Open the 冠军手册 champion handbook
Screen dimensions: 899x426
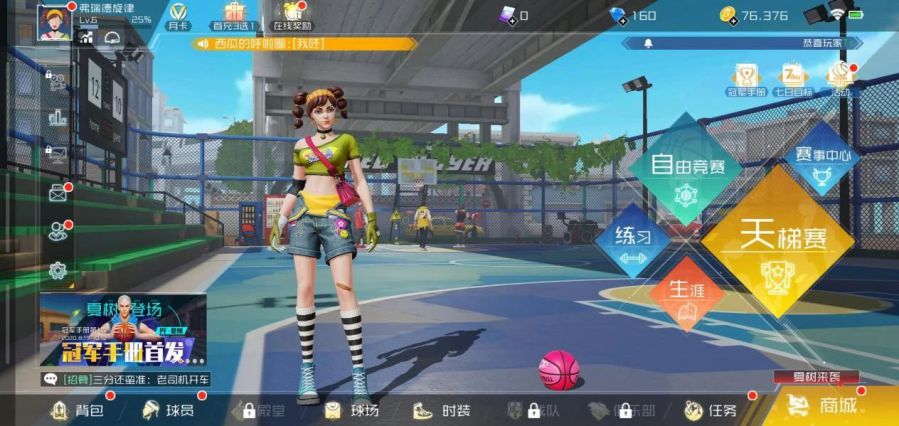[x=745, y=79]
